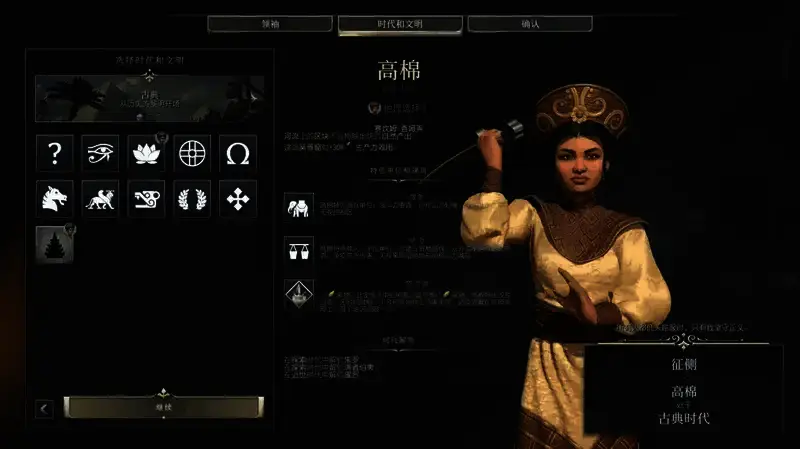Choose the Maya glyph civilization tile
Image resolution: width=800 pixels, height=449 pixels.
(147, 198)
